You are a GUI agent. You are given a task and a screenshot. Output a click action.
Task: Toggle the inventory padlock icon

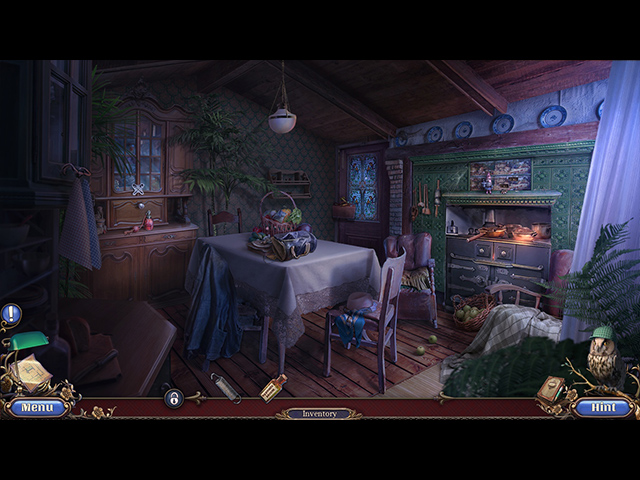point(173,398)
